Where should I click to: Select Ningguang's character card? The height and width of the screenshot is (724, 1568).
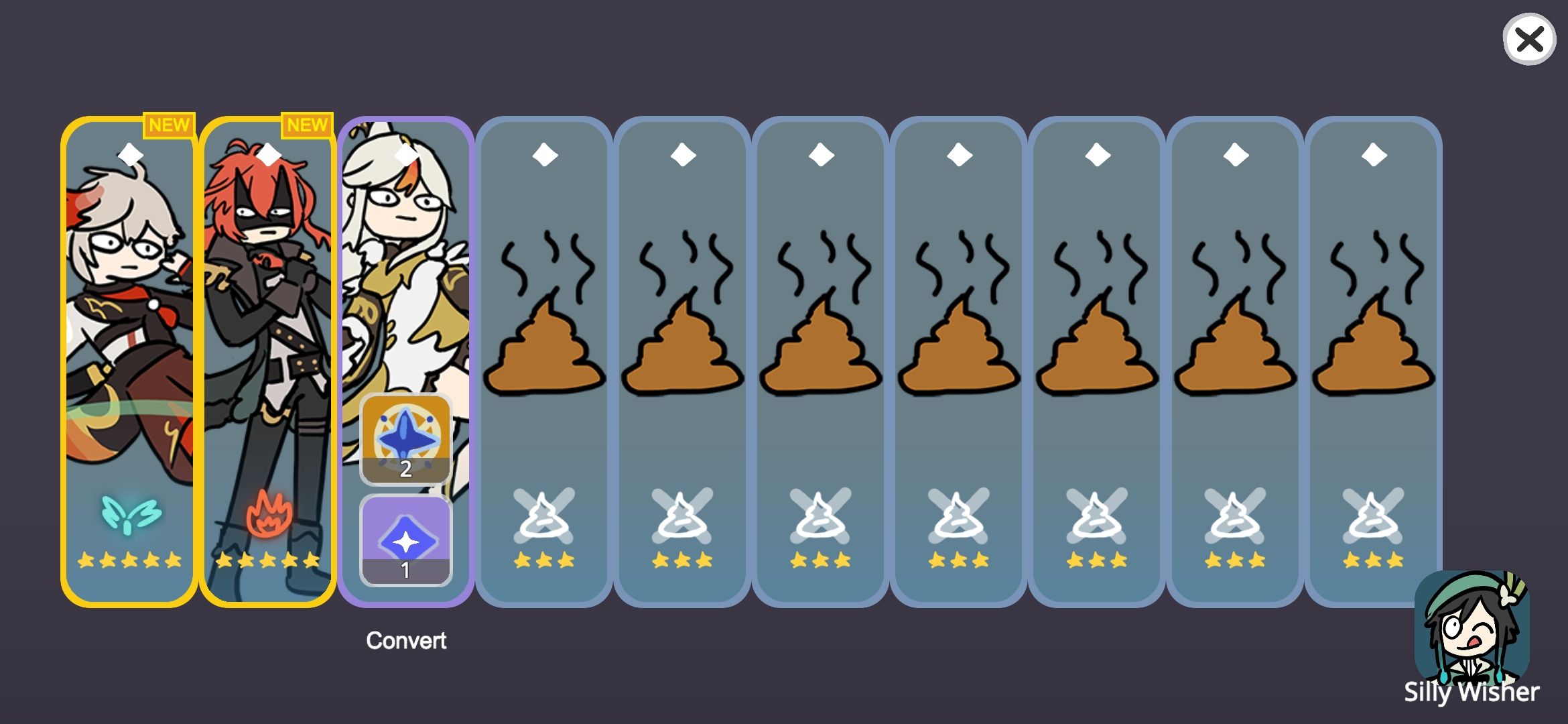(x=405, y=268)
